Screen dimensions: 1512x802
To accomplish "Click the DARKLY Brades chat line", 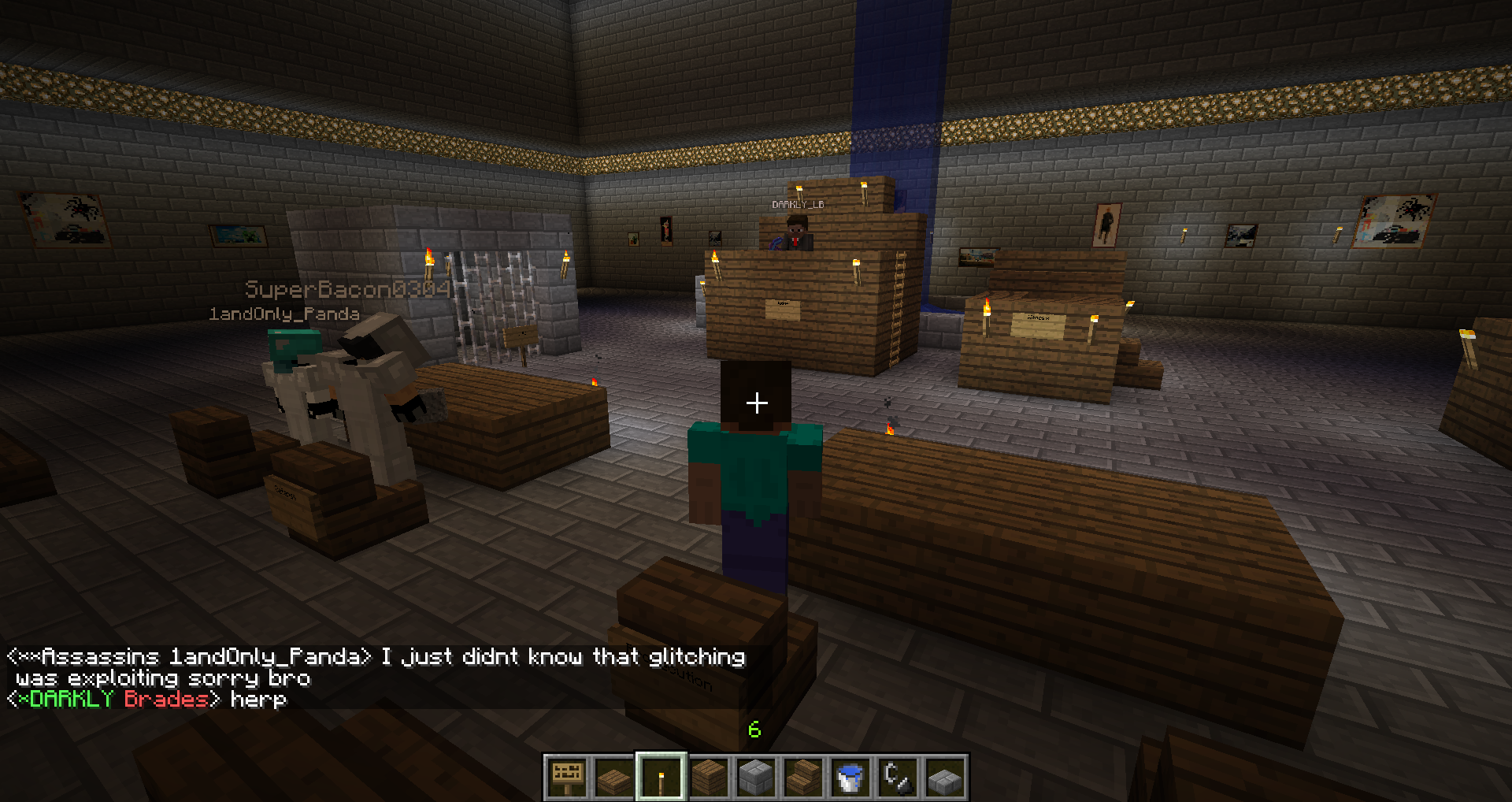I will [x=147, y=699].
